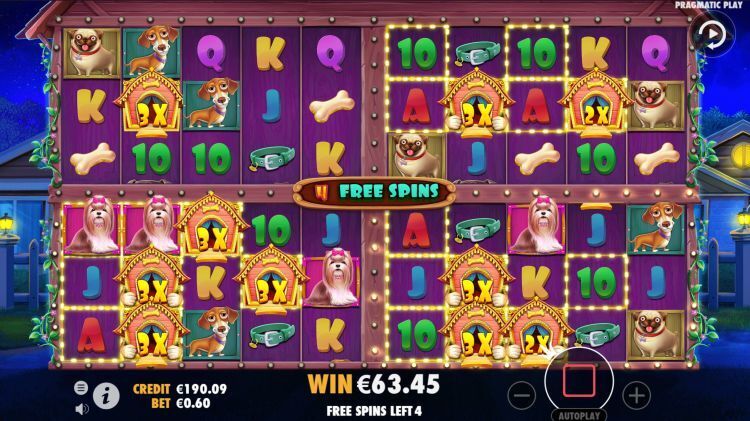Stop the spin with the red square button
The height and width of the screenshot is (421, 750).
pyautogui.click(x=580, y=381)
